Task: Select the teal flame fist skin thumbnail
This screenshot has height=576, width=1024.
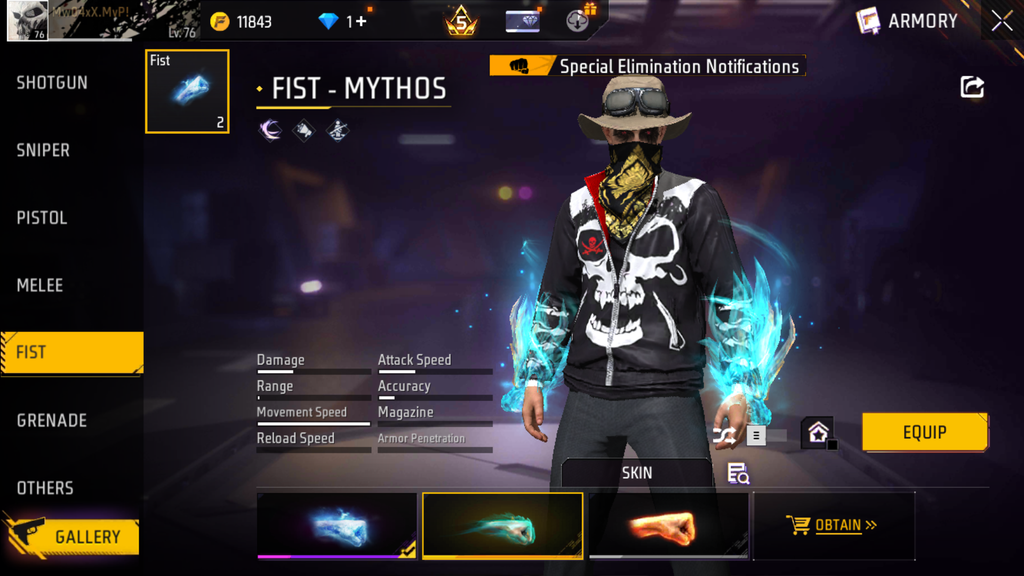Action: pyautogui.click(x=502, y=525)
